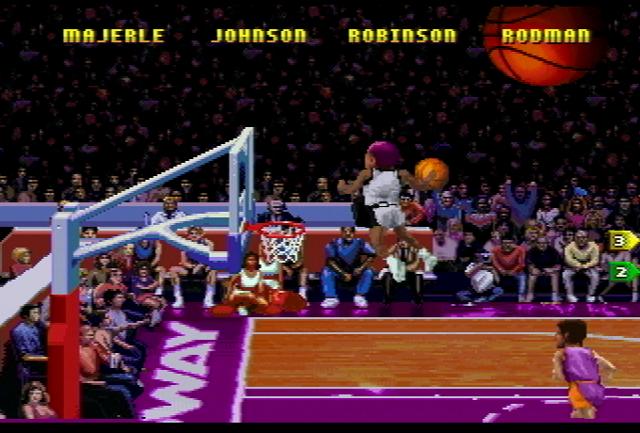The image size is (640, 433).
Task: Click the green player 2 arrow indicator
Action: pos(622,271)
